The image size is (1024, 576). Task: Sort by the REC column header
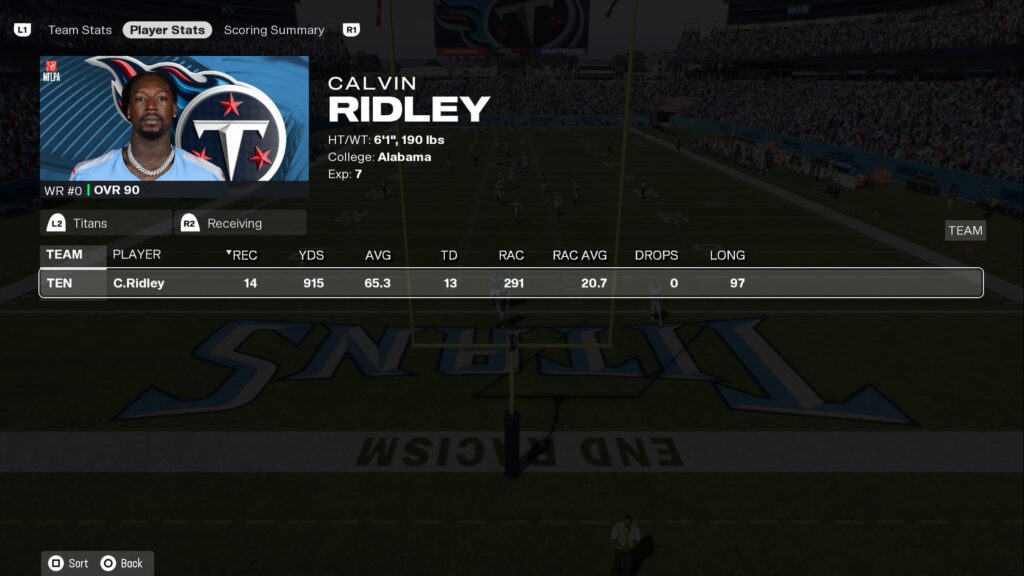click(244, 255)
